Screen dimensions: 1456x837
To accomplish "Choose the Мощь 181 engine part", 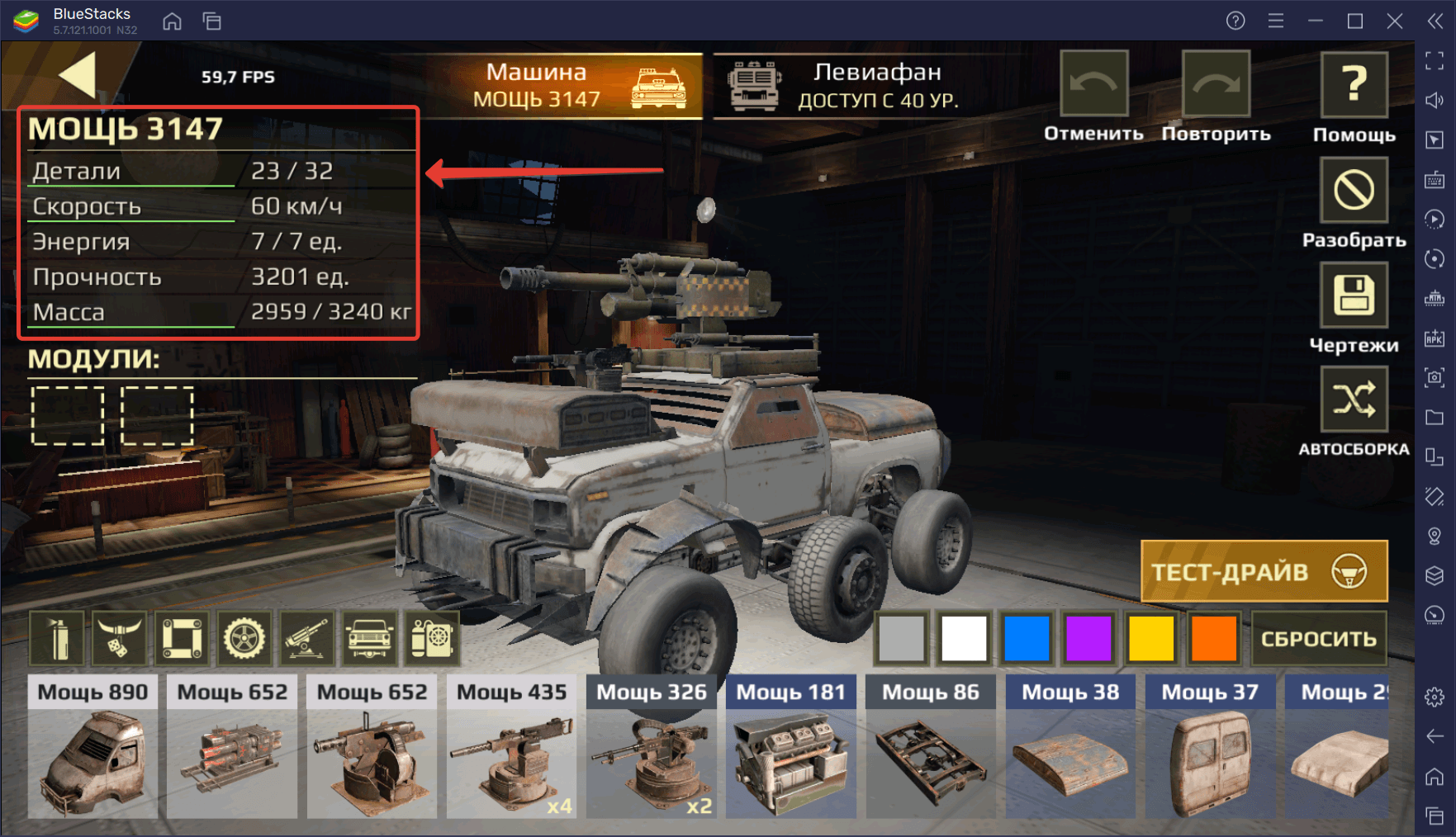I will (x=790, y=747).
